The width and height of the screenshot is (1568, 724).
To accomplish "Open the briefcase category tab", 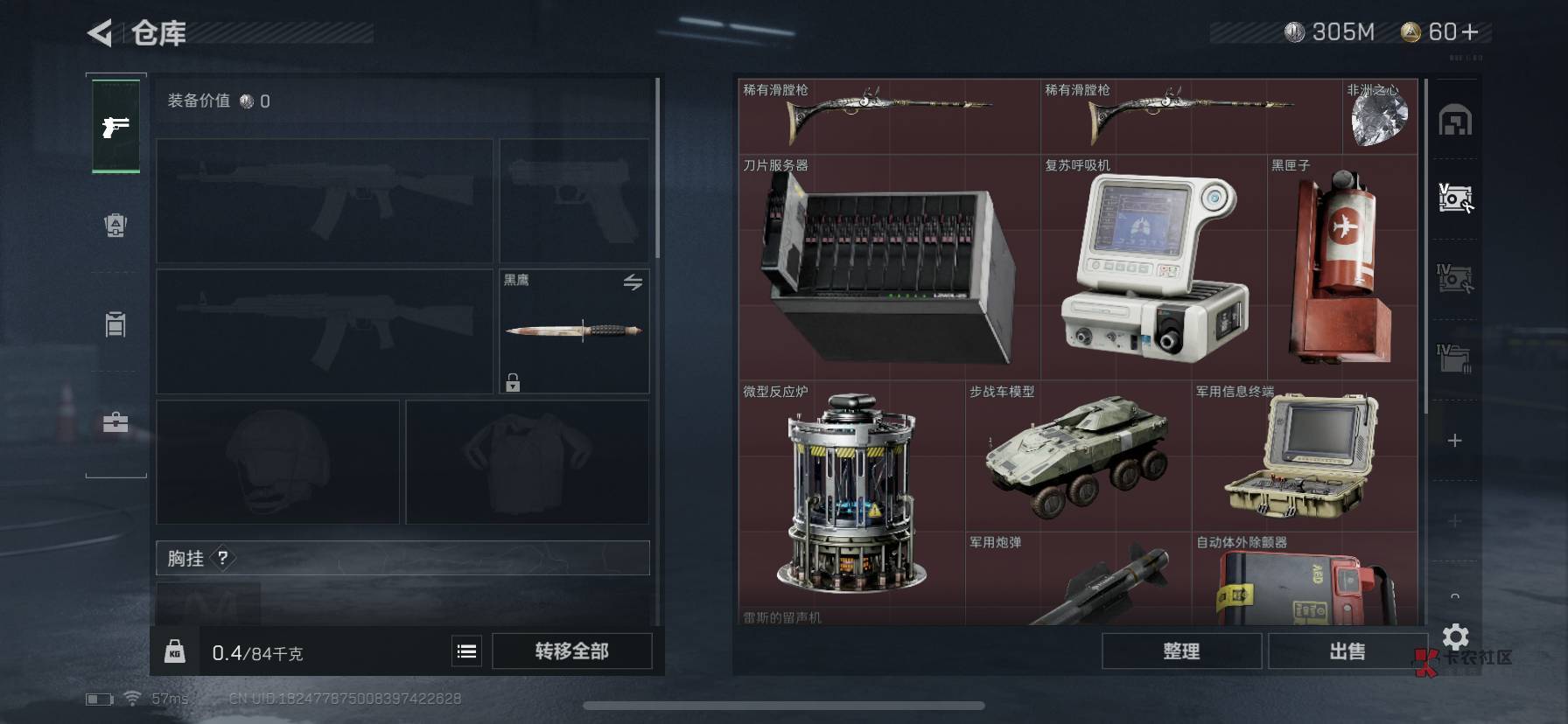I will (x=115, y=423).
